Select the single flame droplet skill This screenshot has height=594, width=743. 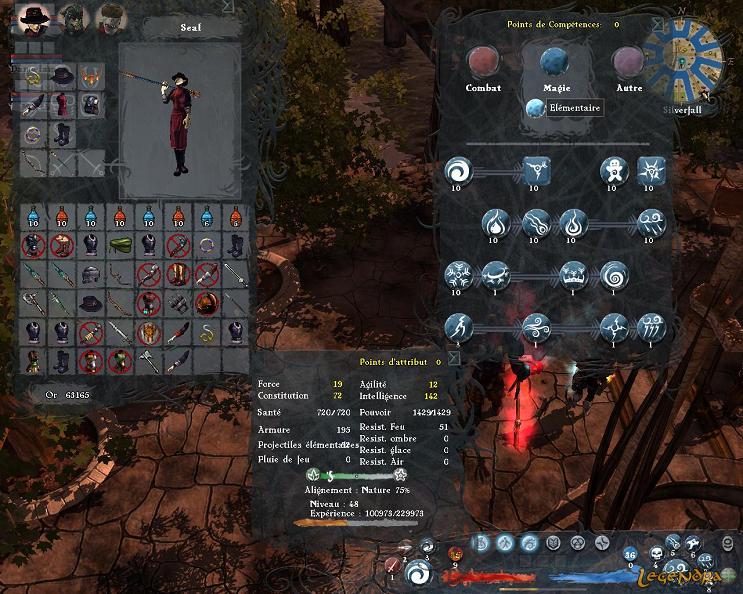495,222
